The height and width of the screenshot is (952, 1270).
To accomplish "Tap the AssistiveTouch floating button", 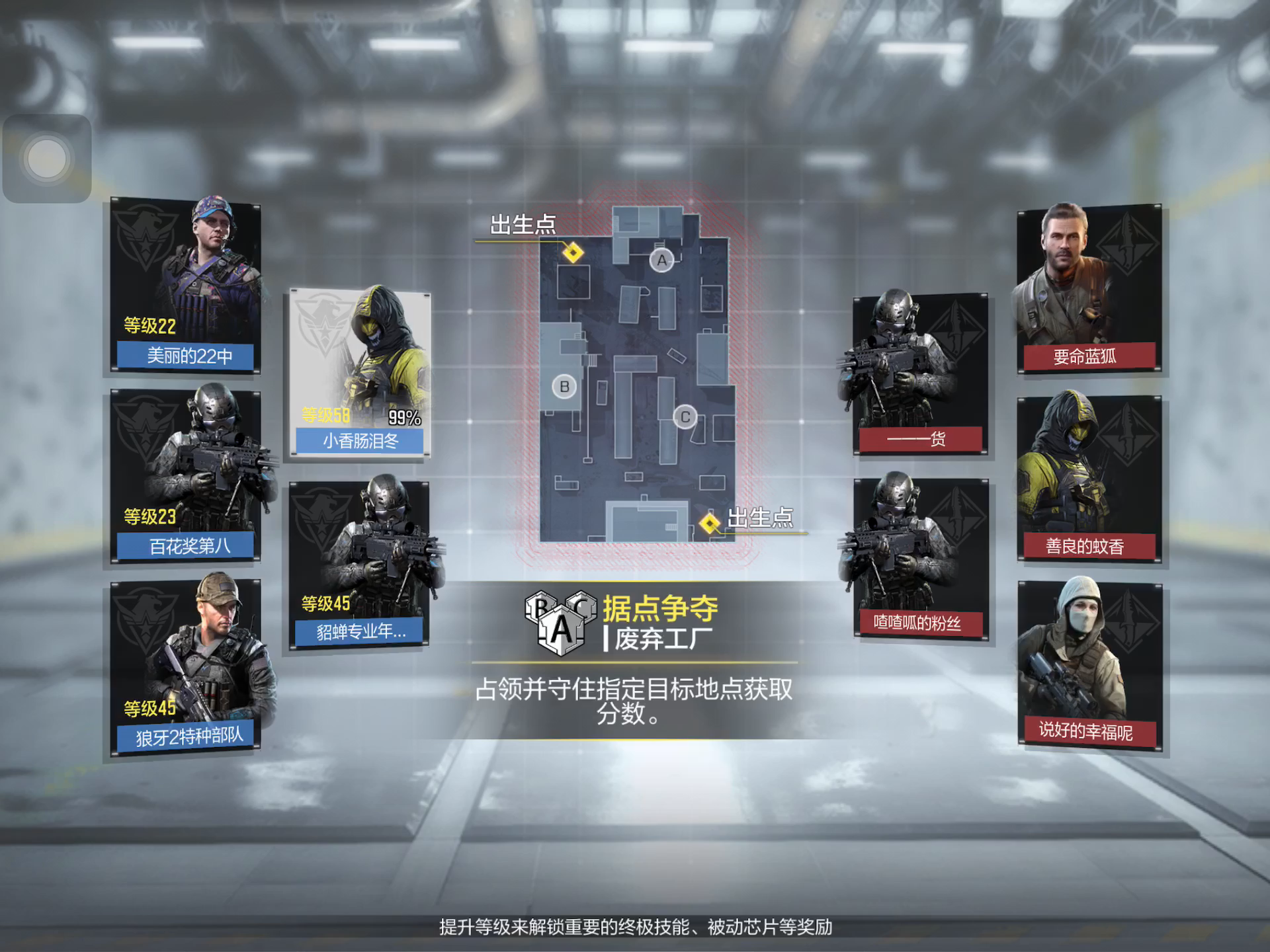I will pos(47,159).
